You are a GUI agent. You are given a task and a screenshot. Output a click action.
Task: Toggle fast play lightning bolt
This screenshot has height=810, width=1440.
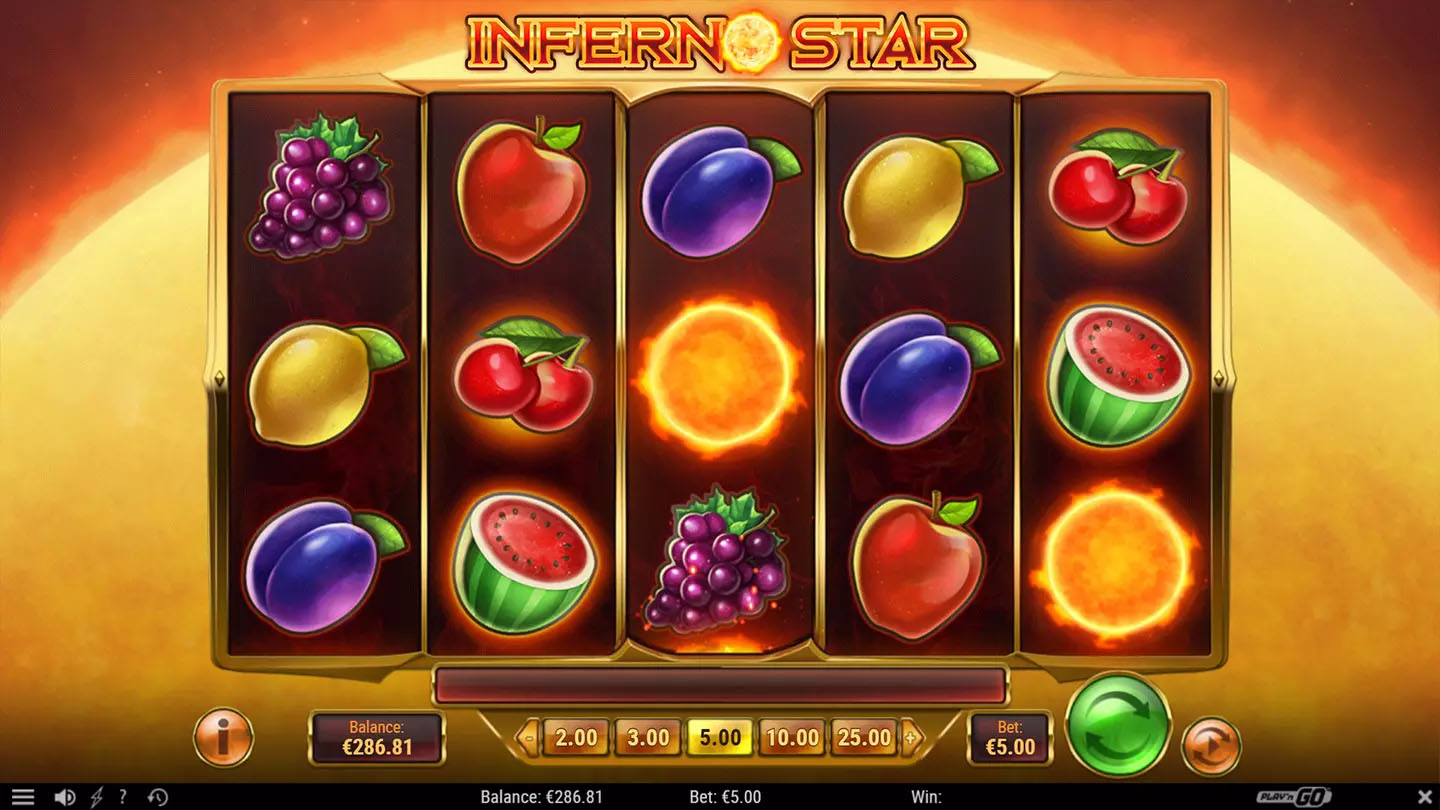(96, 797)
